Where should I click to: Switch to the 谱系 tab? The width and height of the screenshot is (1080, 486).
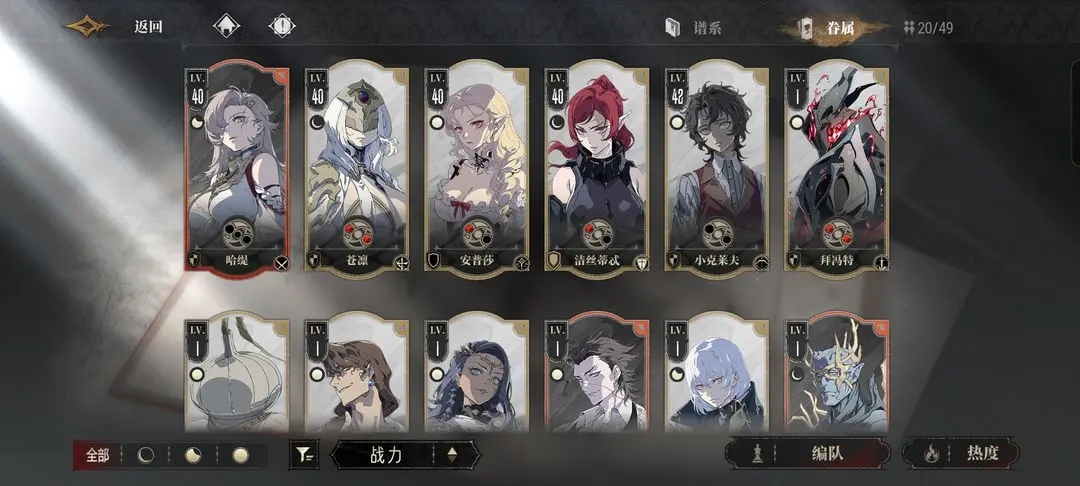click(695, 27)
